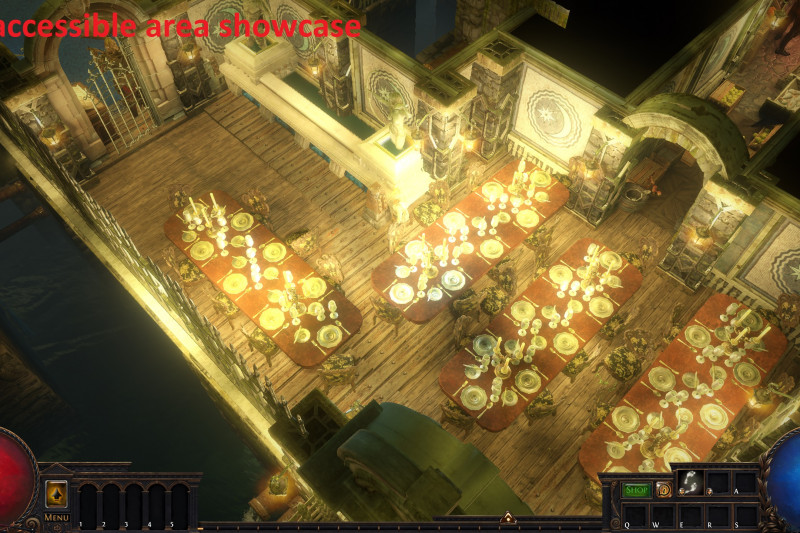Click empty flask slot number 5
This screenshot has height=533, width=800.
click(x=179, y=503)
